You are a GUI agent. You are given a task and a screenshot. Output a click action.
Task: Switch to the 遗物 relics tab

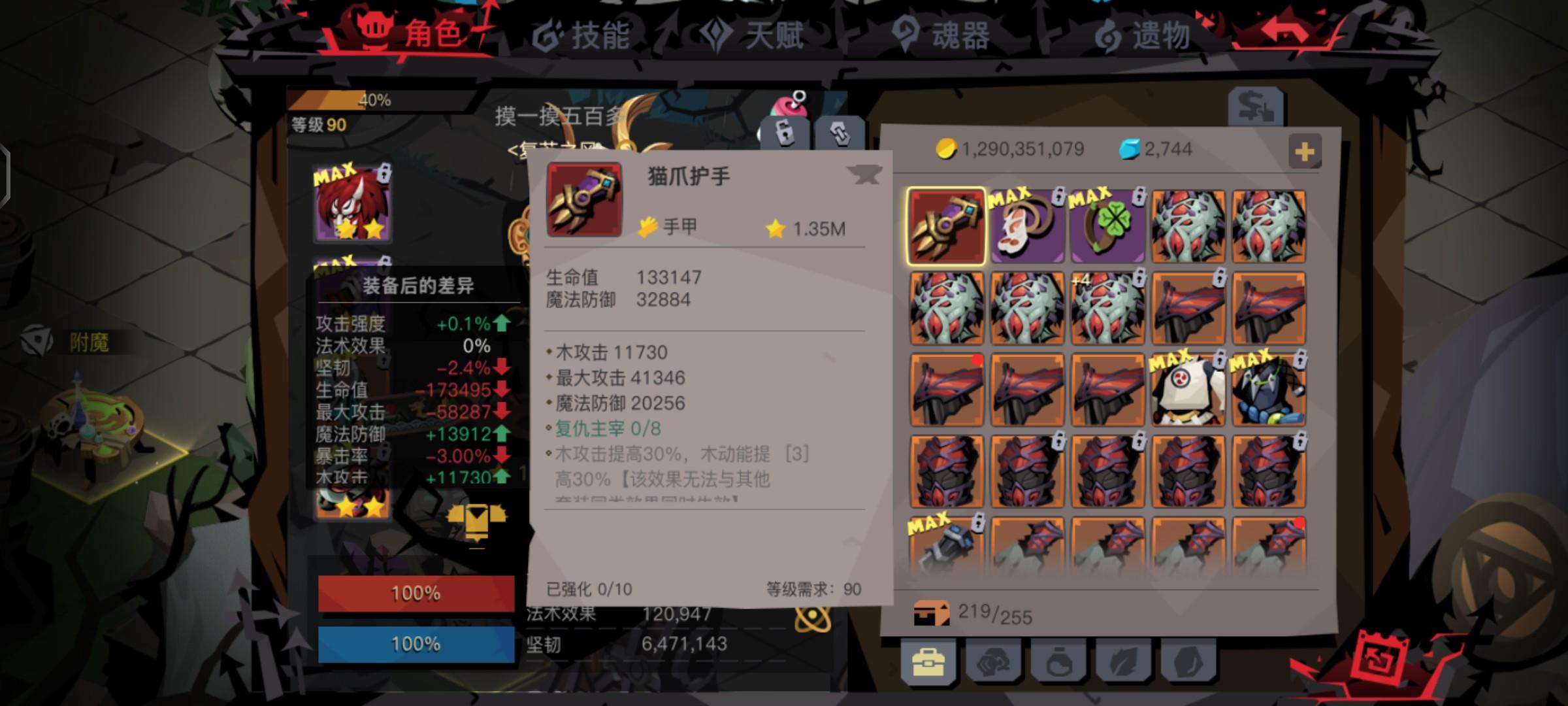(1161, 37)
